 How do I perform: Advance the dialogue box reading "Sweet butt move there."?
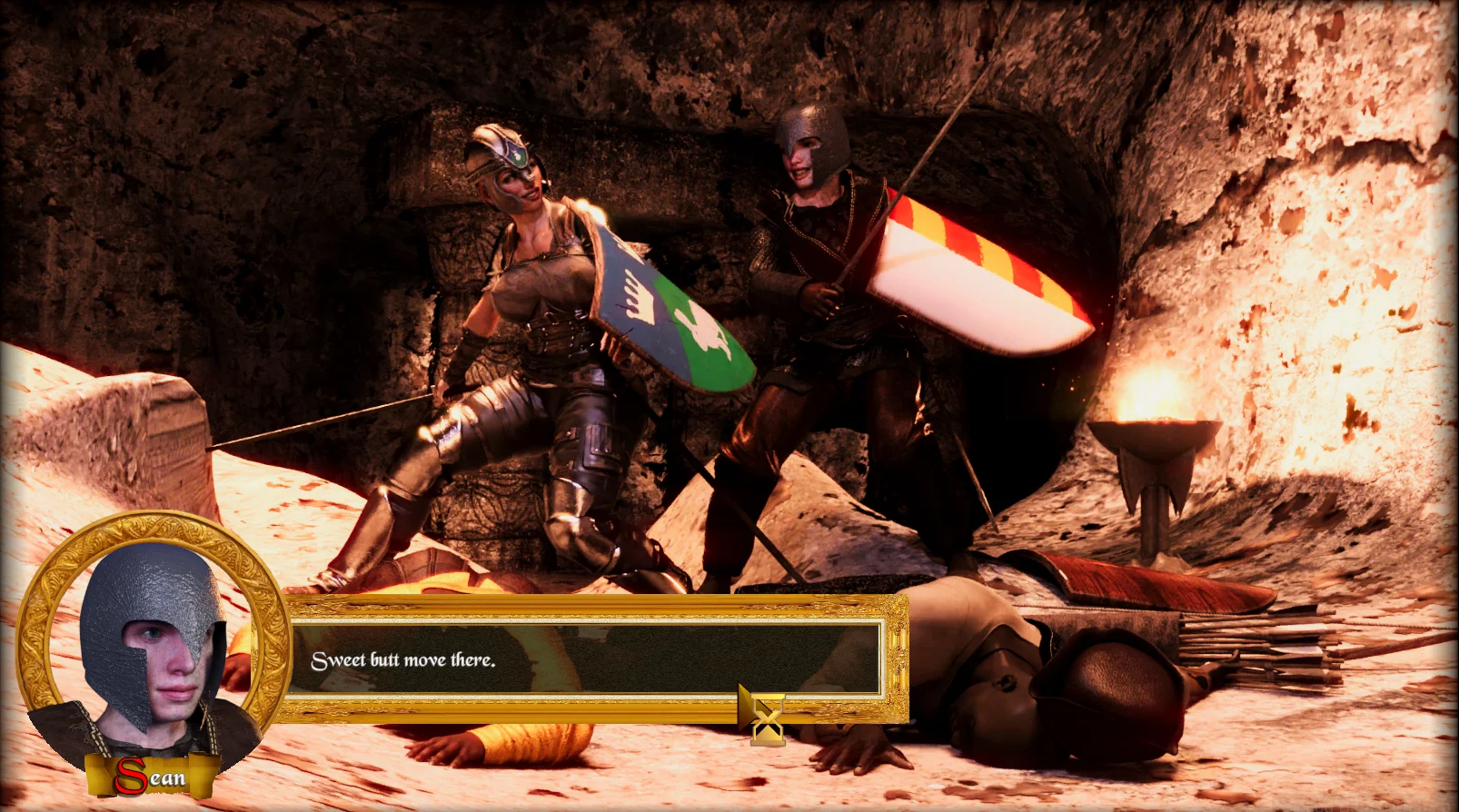pos(585,659)
